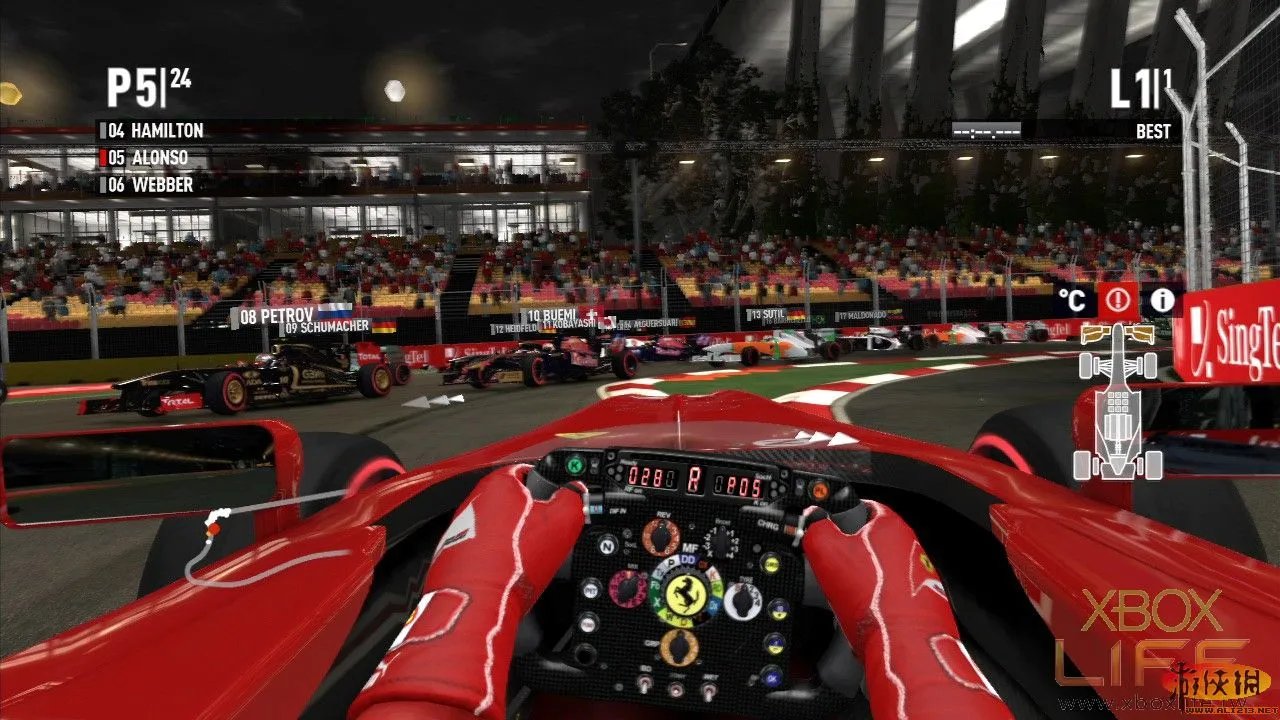This screenshot has width=1280, height=720.
Task: Select the 05 ALONSO leaderboard entry
Action: [147, 157]
